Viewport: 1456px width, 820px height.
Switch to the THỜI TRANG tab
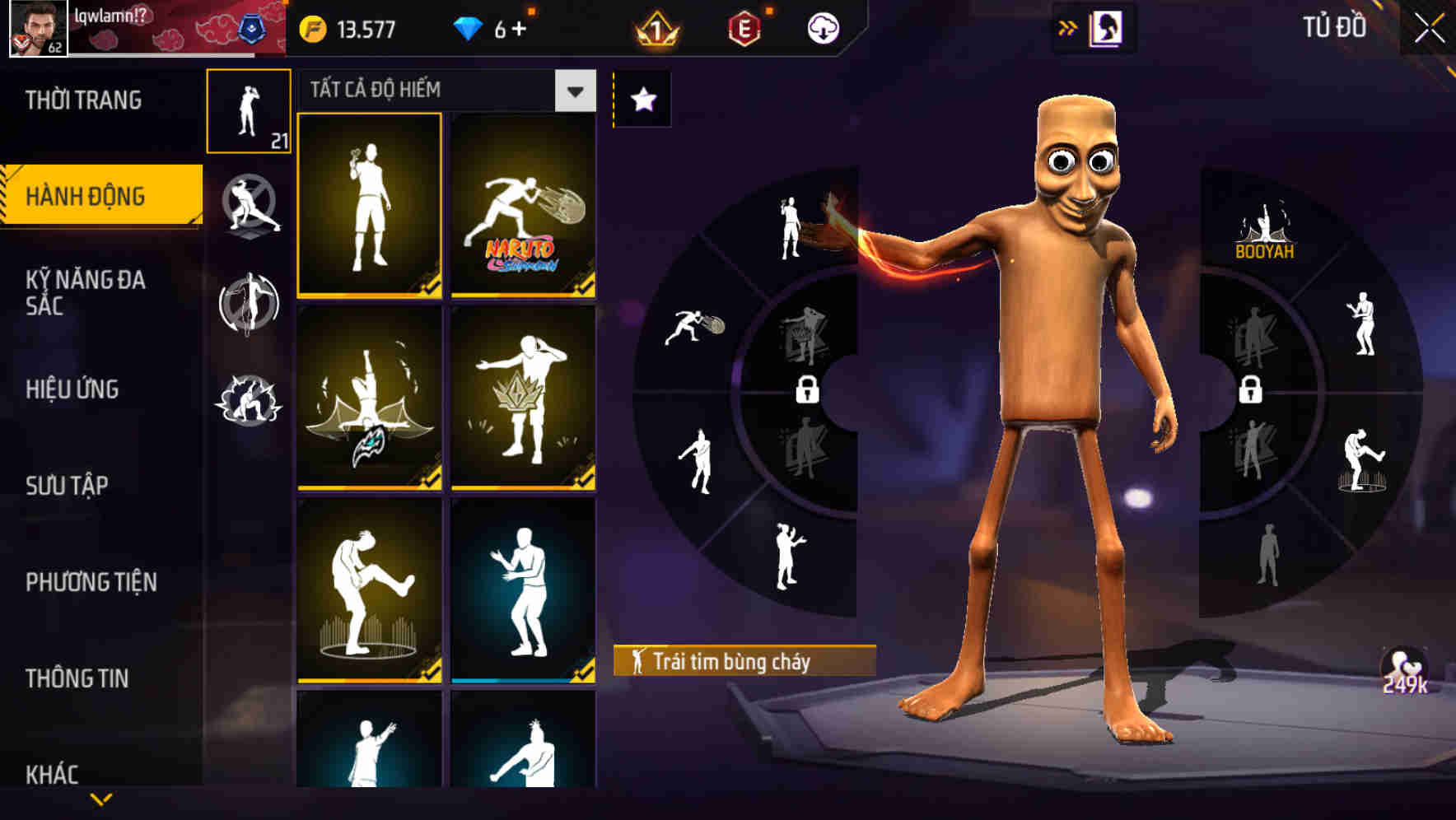pos(82,100)
